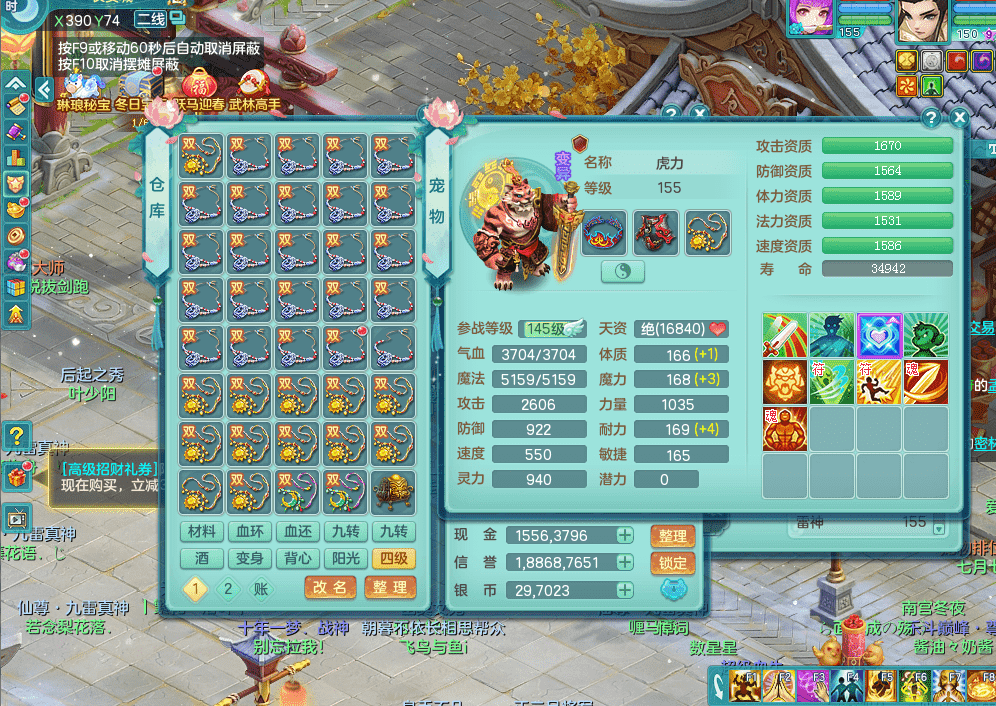This screenshot has height=706, width=996.
Task: Open the 琳琅秘宝 event icon
Action: [x=82, y=88]
